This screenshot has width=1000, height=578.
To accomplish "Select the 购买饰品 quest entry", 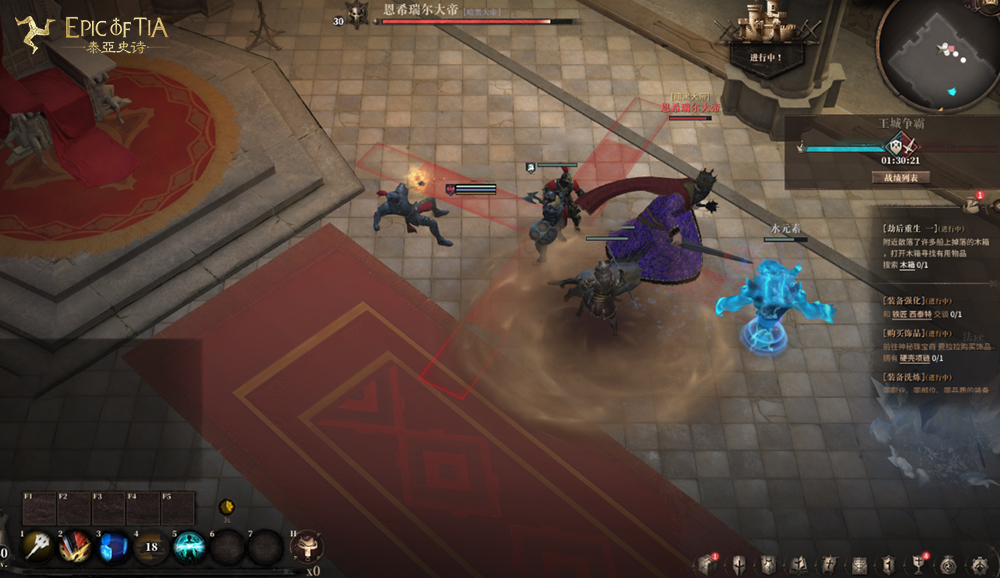I will tap(908, 333).
